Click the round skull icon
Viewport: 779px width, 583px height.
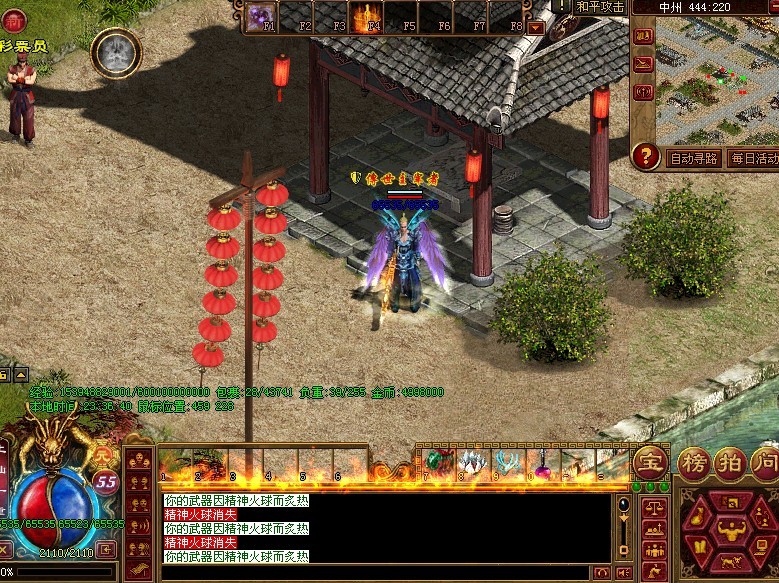point(116,53)
